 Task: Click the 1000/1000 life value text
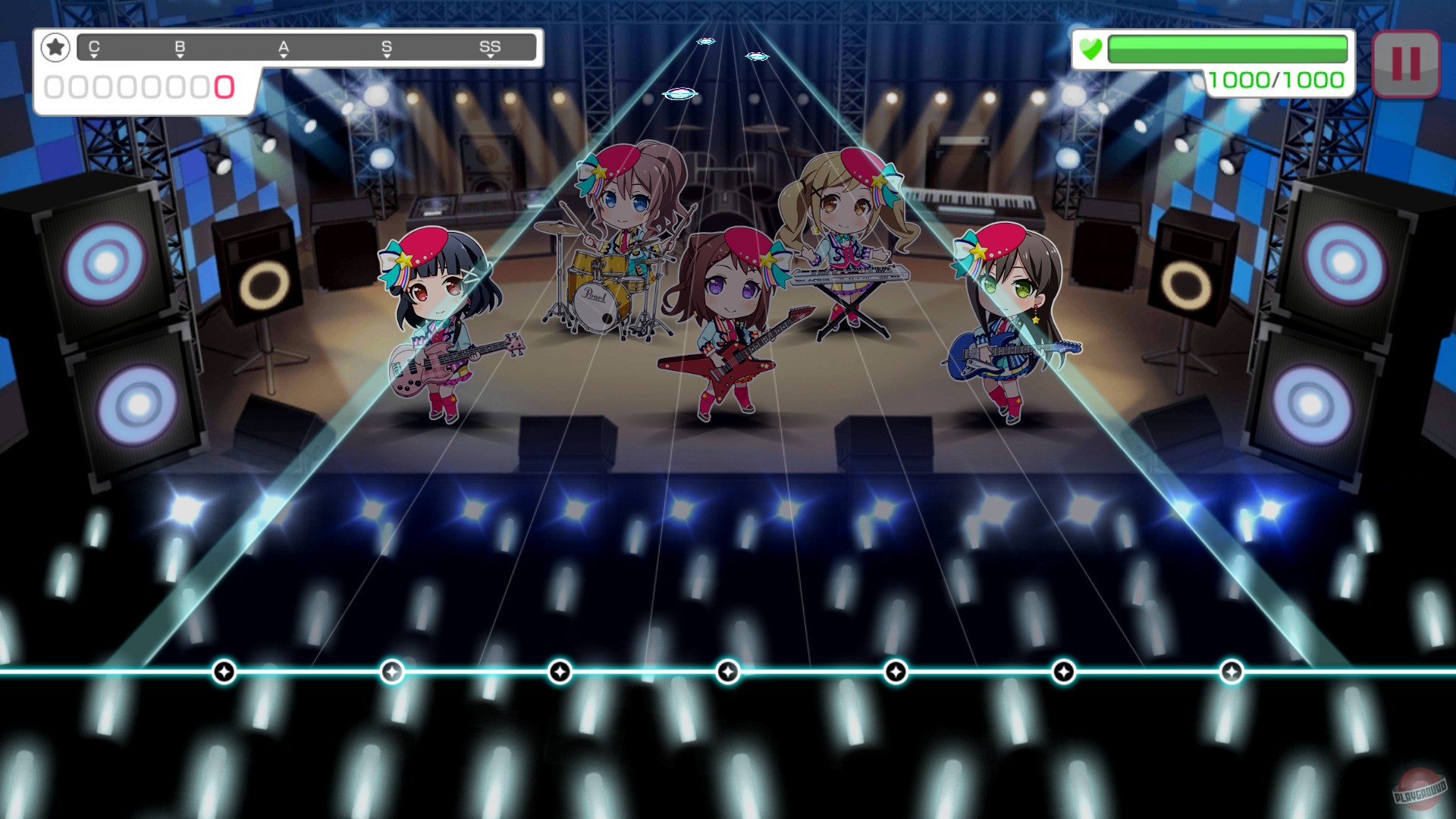tap(1277, 78)
